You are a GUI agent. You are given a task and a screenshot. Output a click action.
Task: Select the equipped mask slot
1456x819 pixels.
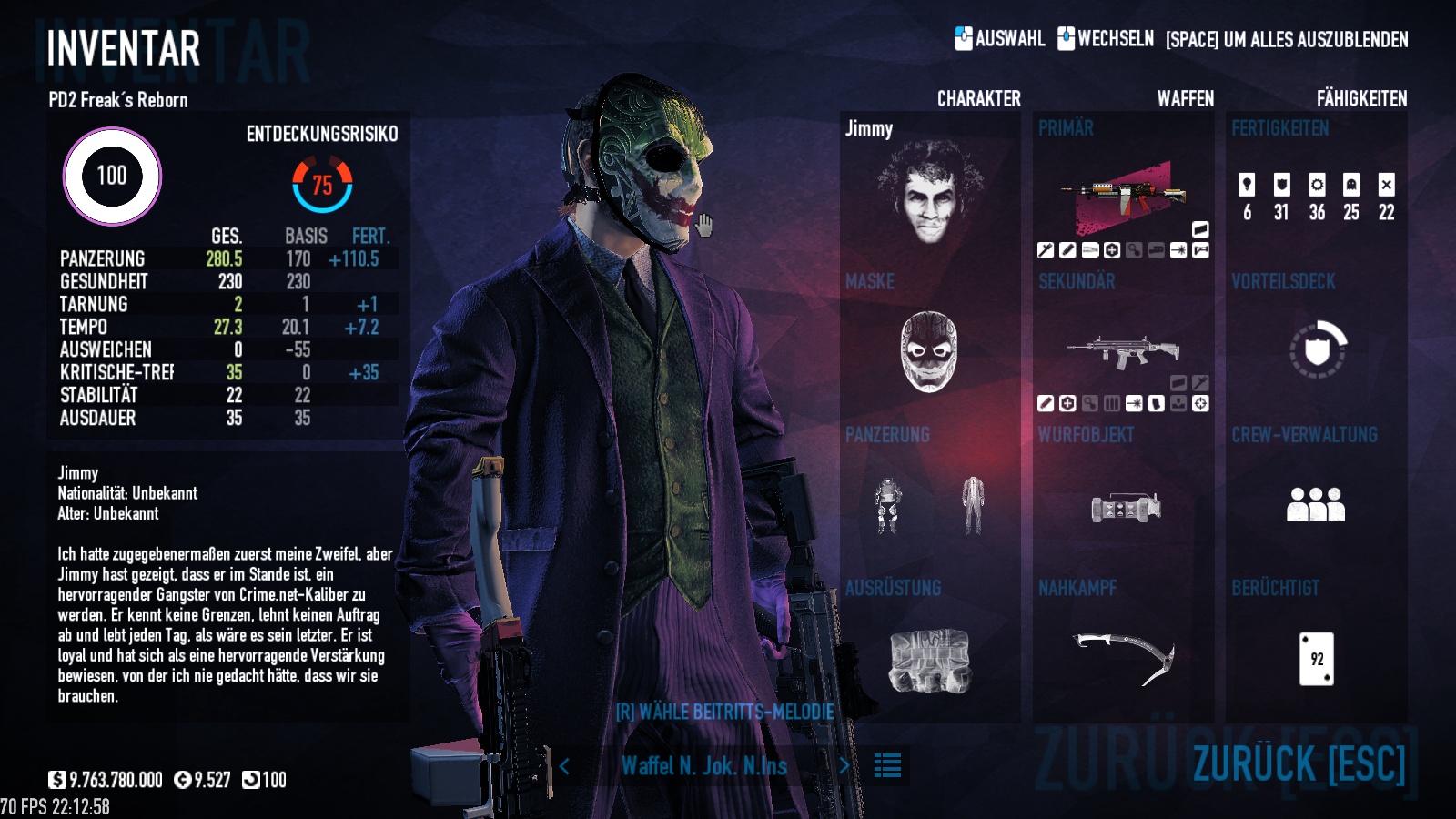[x=928, y=351]
